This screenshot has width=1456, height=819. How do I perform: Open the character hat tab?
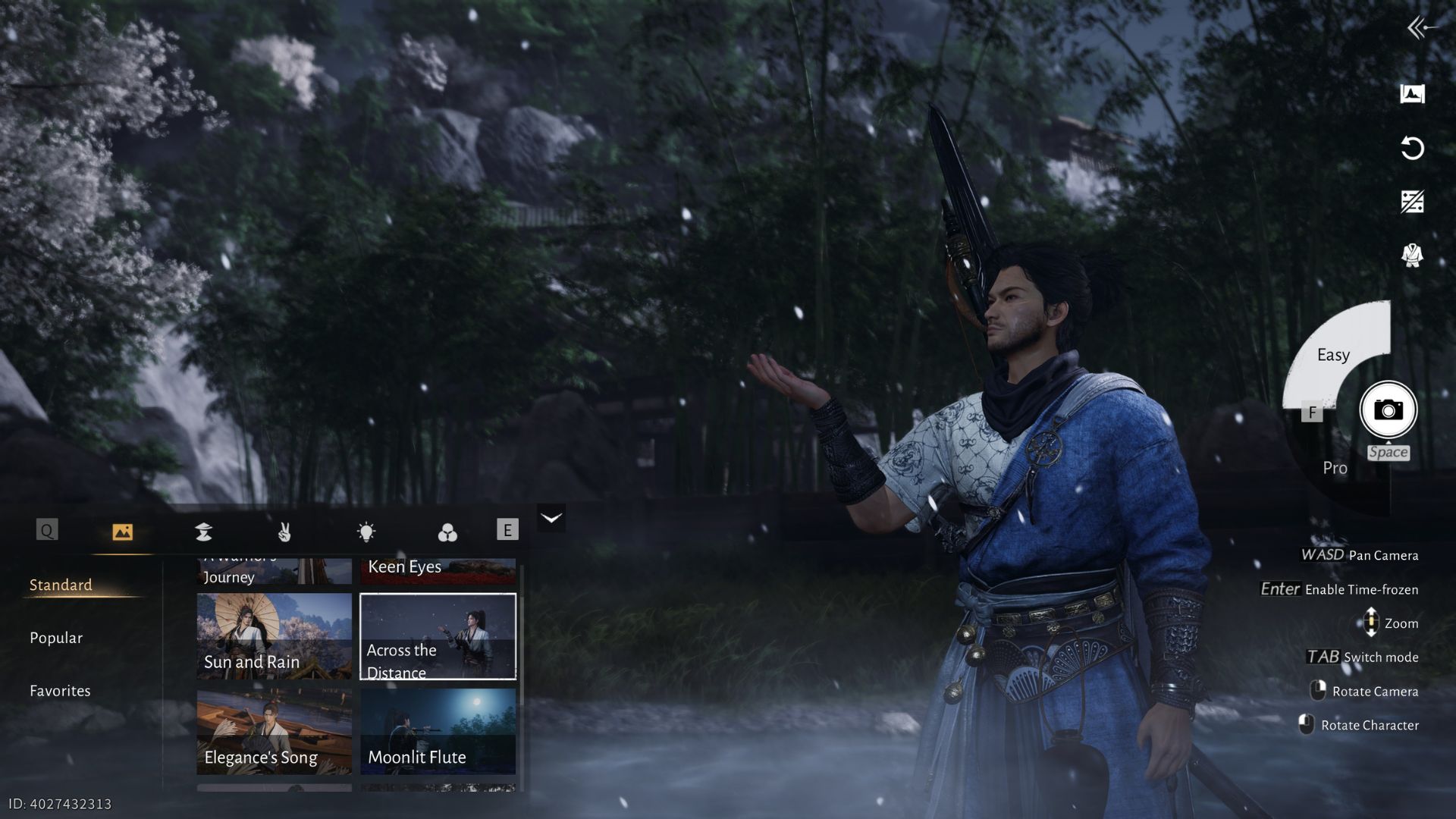[203, 532]
